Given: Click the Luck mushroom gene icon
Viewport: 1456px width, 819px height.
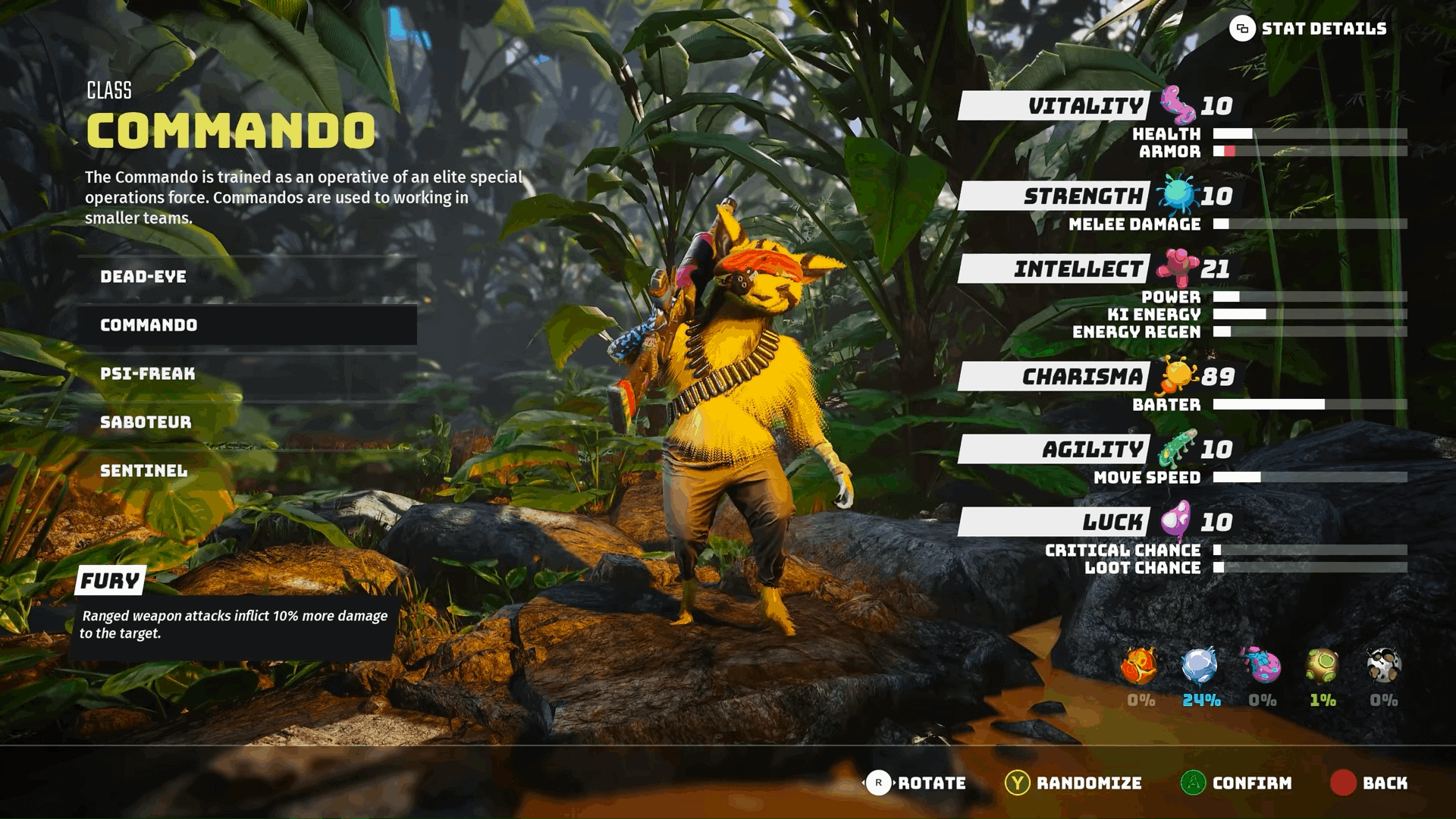Looking at the screenshot, I should tap(1175, 520).
